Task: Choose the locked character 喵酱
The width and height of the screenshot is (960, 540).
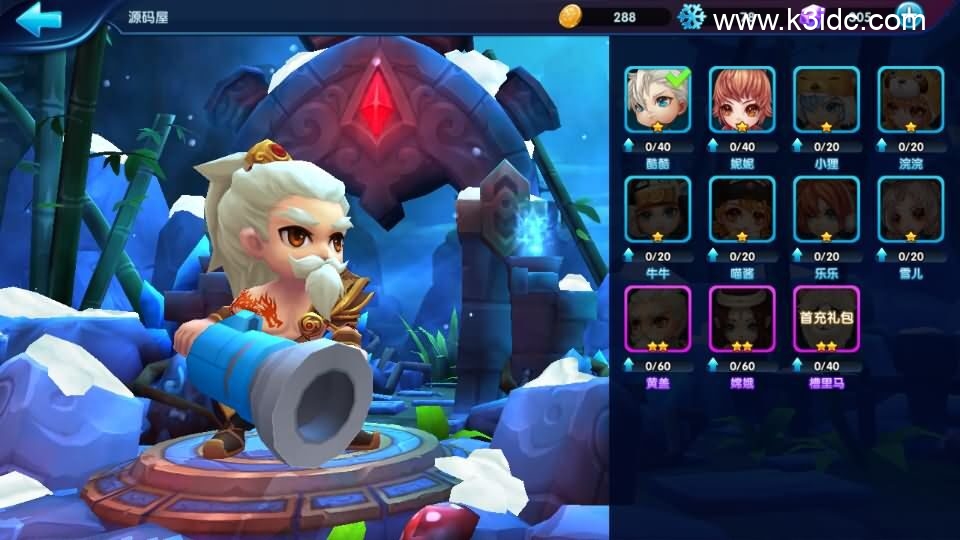Action: 742,209
